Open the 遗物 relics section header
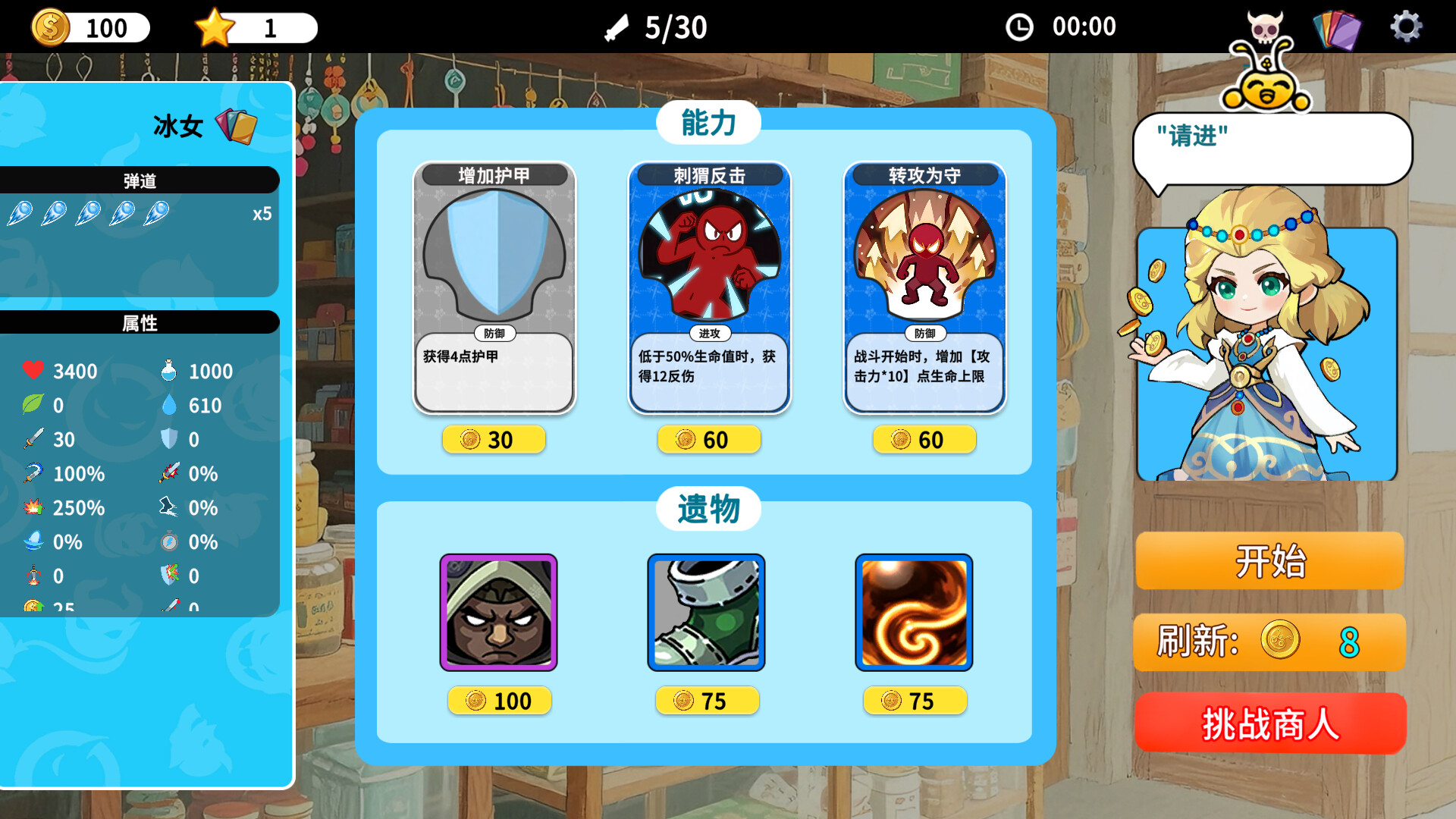This screenshot has width=1456, height=819. point(709,510)
